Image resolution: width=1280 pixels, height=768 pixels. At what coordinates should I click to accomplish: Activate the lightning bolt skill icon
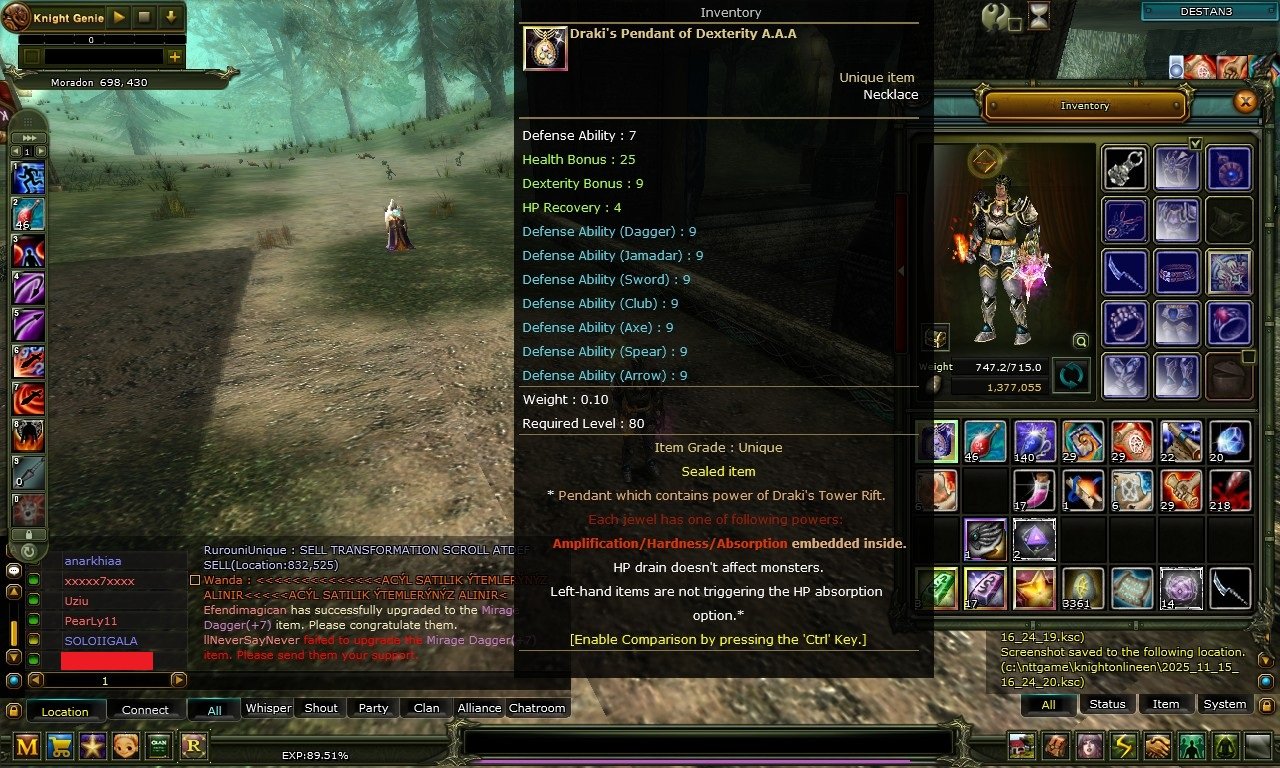[x=1124, y=746]
